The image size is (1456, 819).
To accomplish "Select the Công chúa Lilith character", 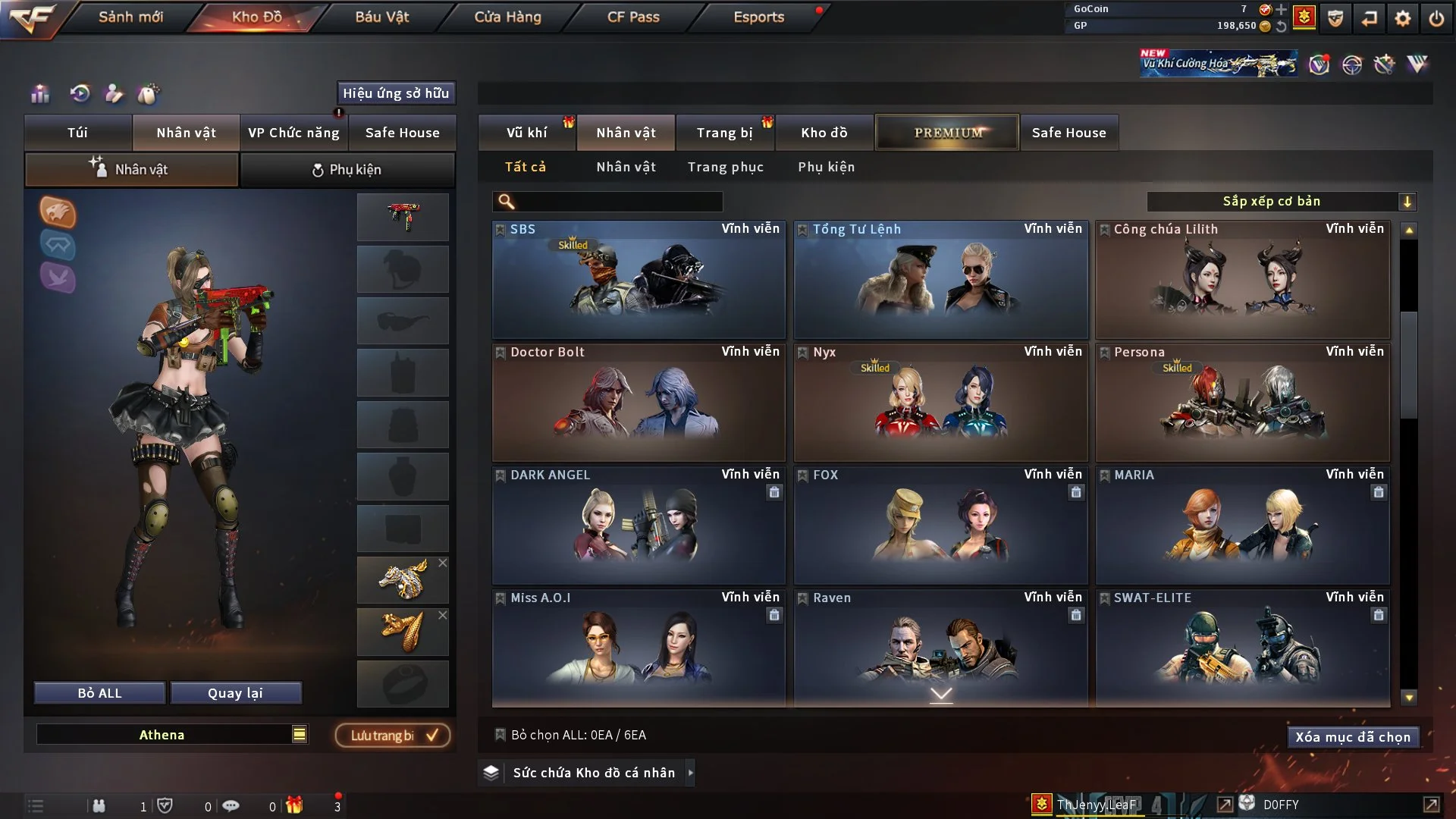I will tap(1242, 280).
